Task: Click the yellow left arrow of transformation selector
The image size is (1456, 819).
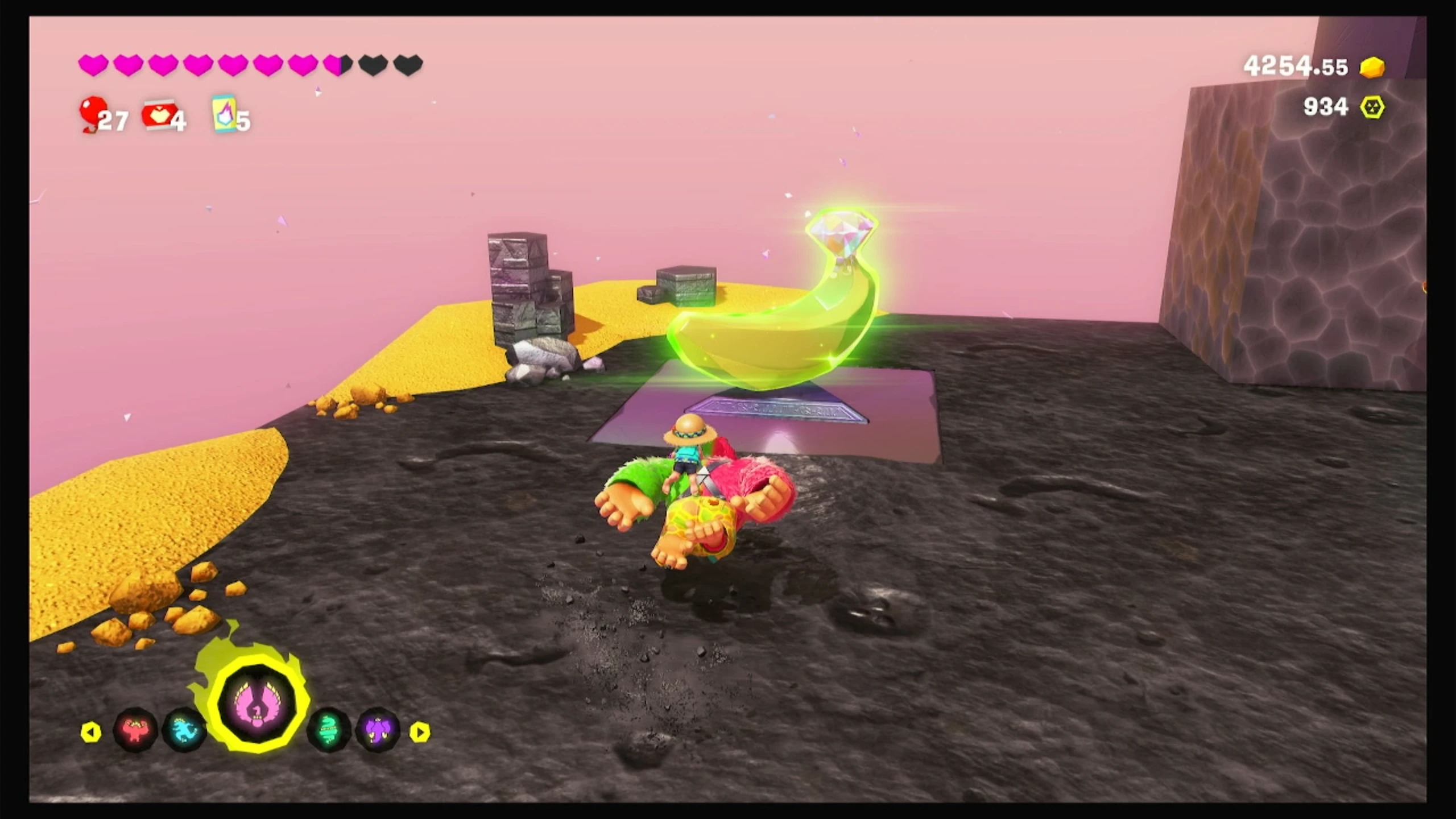Action: pyautogui.click(x=91, y=732)
